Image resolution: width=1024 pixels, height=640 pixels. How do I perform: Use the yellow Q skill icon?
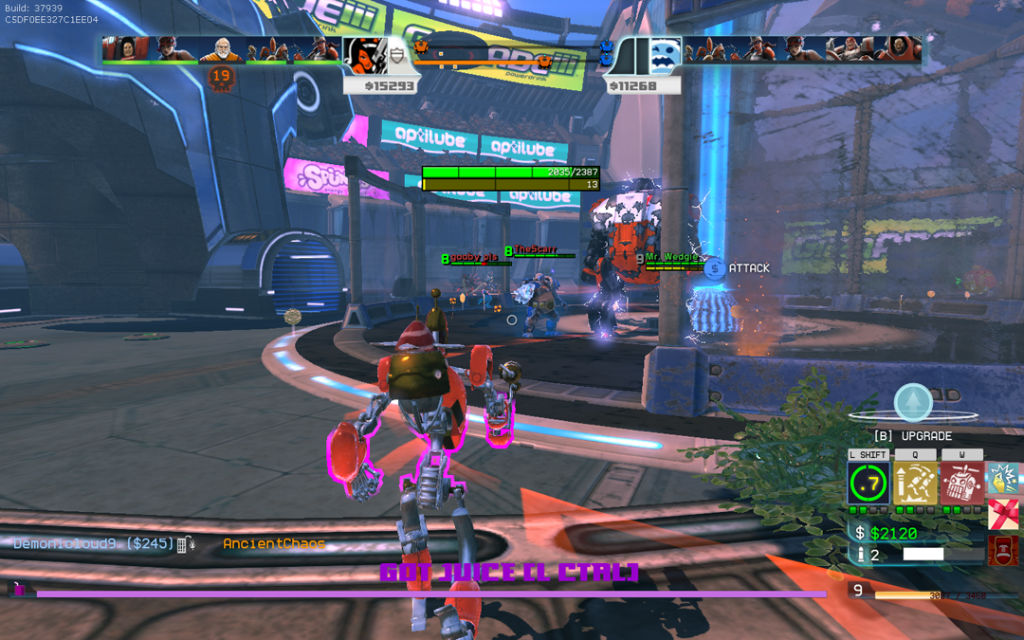[915, 484]
